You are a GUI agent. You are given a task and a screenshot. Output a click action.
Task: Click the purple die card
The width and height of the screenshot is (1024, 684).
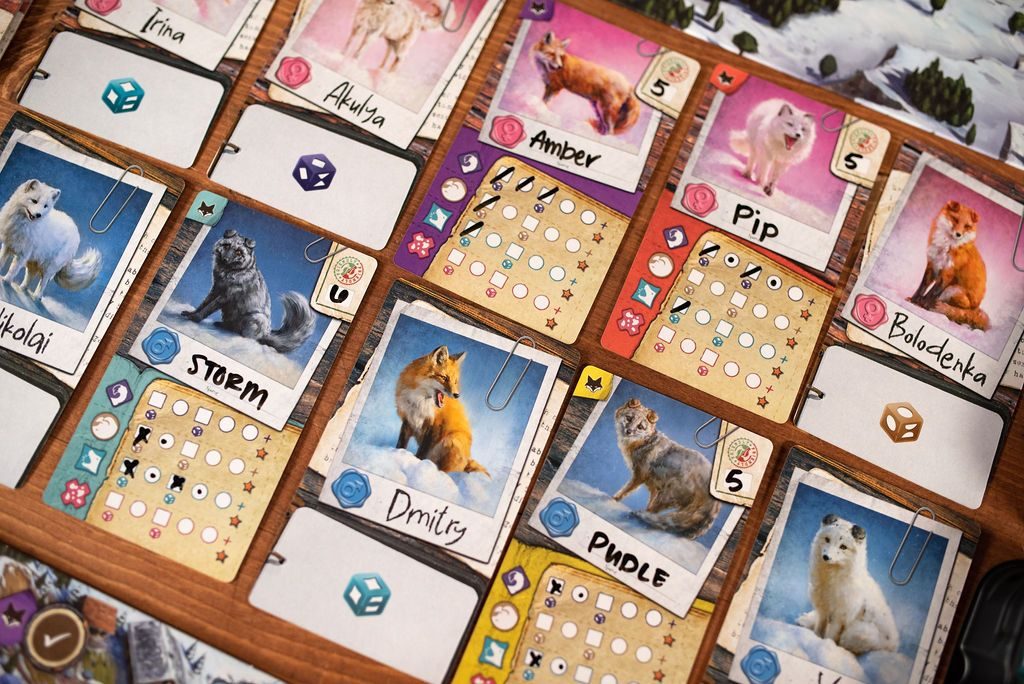[x=313, y=174]
